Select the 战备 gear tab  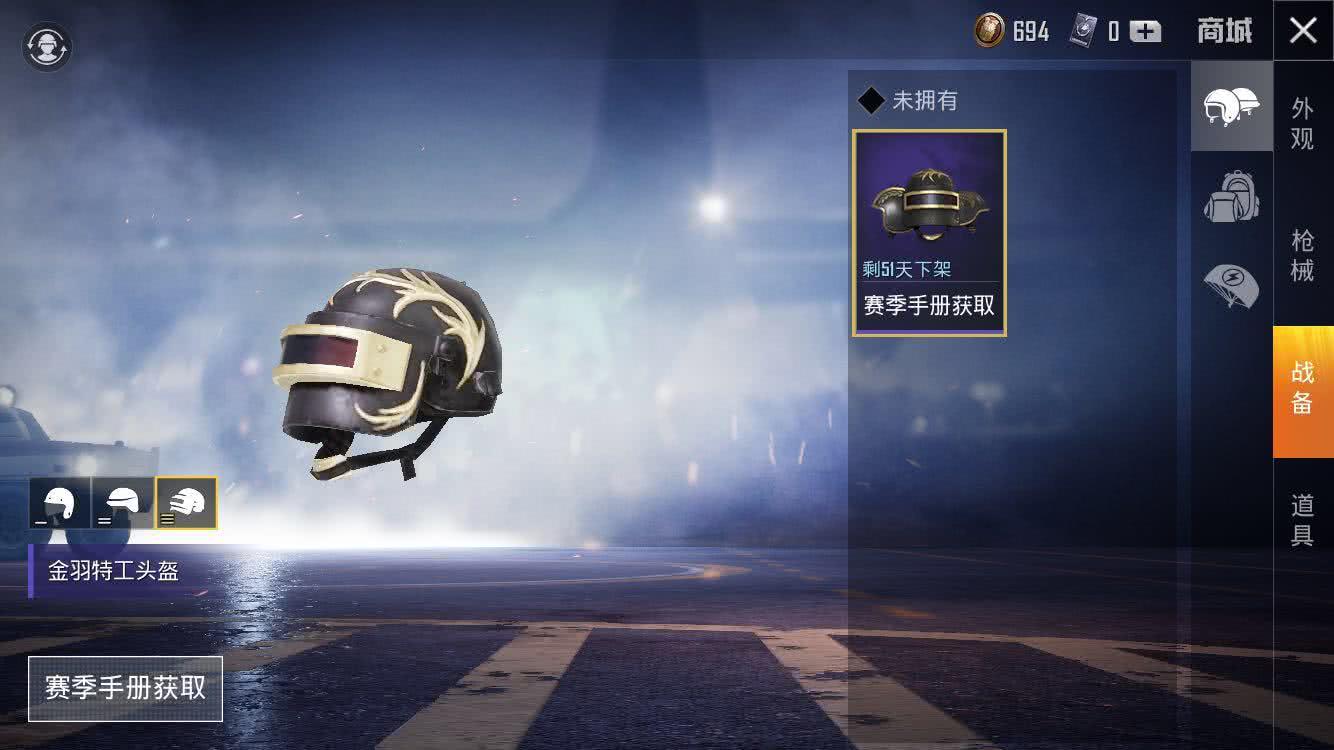tap(1302, 387)
